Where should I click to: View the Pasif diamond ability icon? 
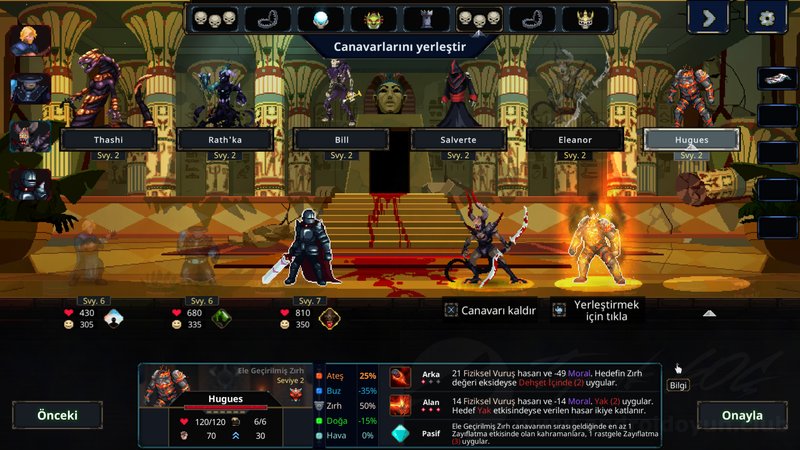pos(400,433)
